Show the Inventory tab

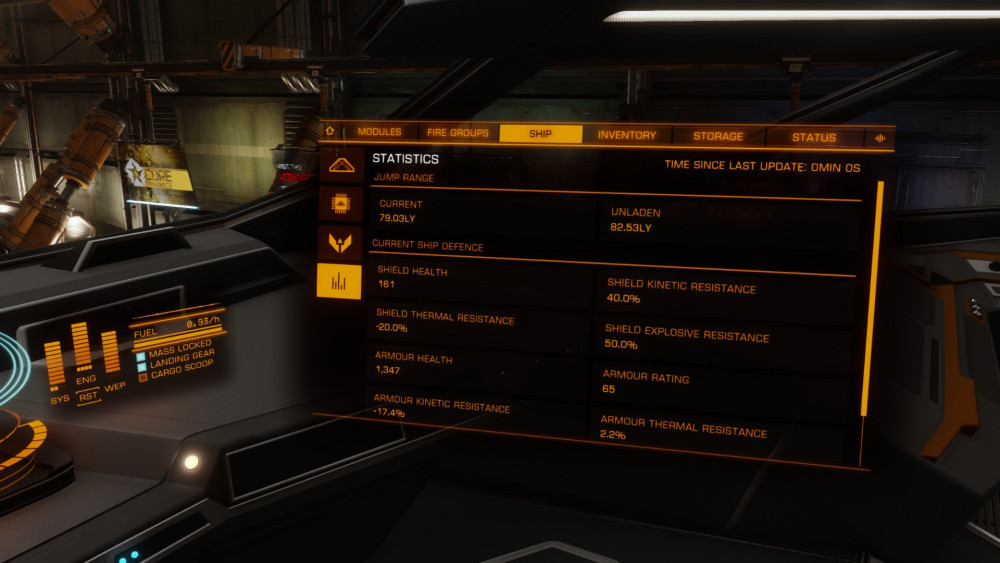627,135
